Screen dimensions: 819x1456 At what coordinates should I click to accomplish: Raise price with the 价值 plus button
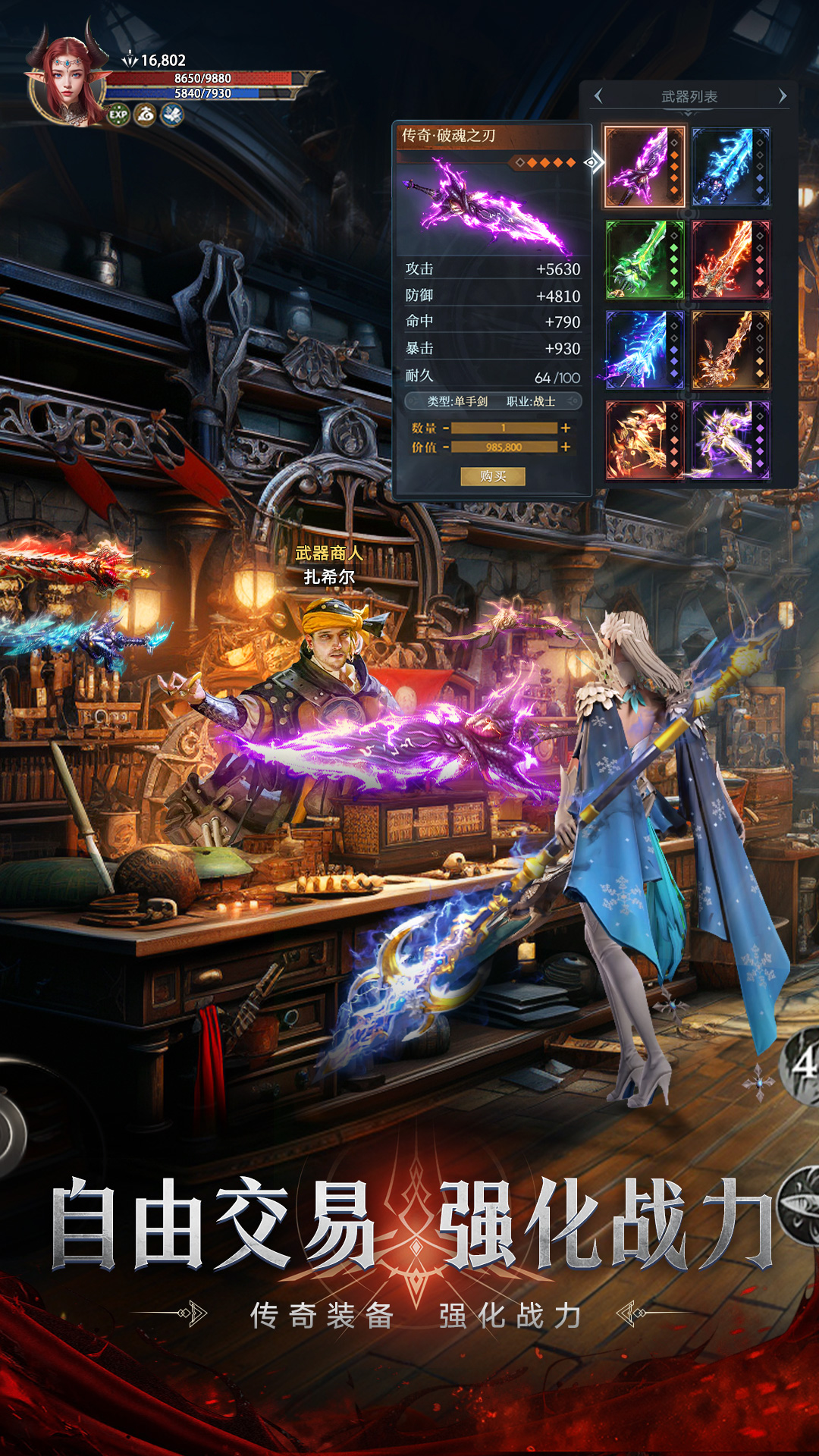566,447
